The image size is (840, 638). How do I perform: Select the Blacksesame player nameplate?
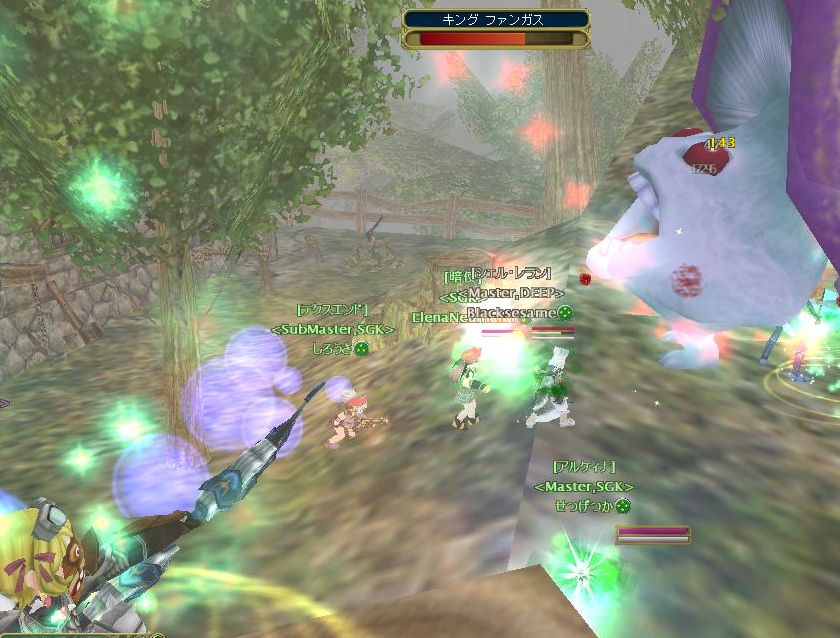(512, 312)
